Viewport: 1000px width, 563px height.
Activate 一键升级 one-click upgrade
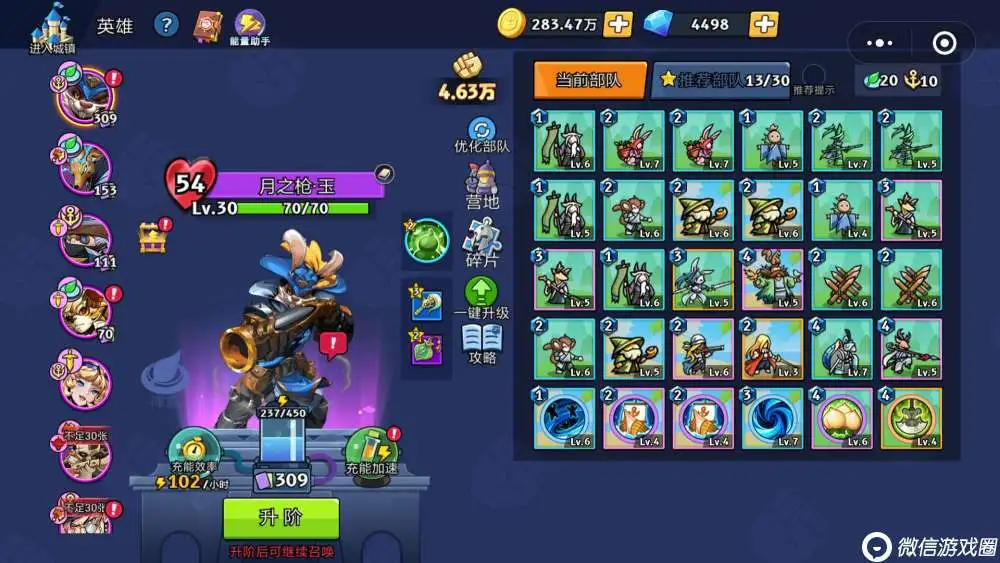(482, 298)
